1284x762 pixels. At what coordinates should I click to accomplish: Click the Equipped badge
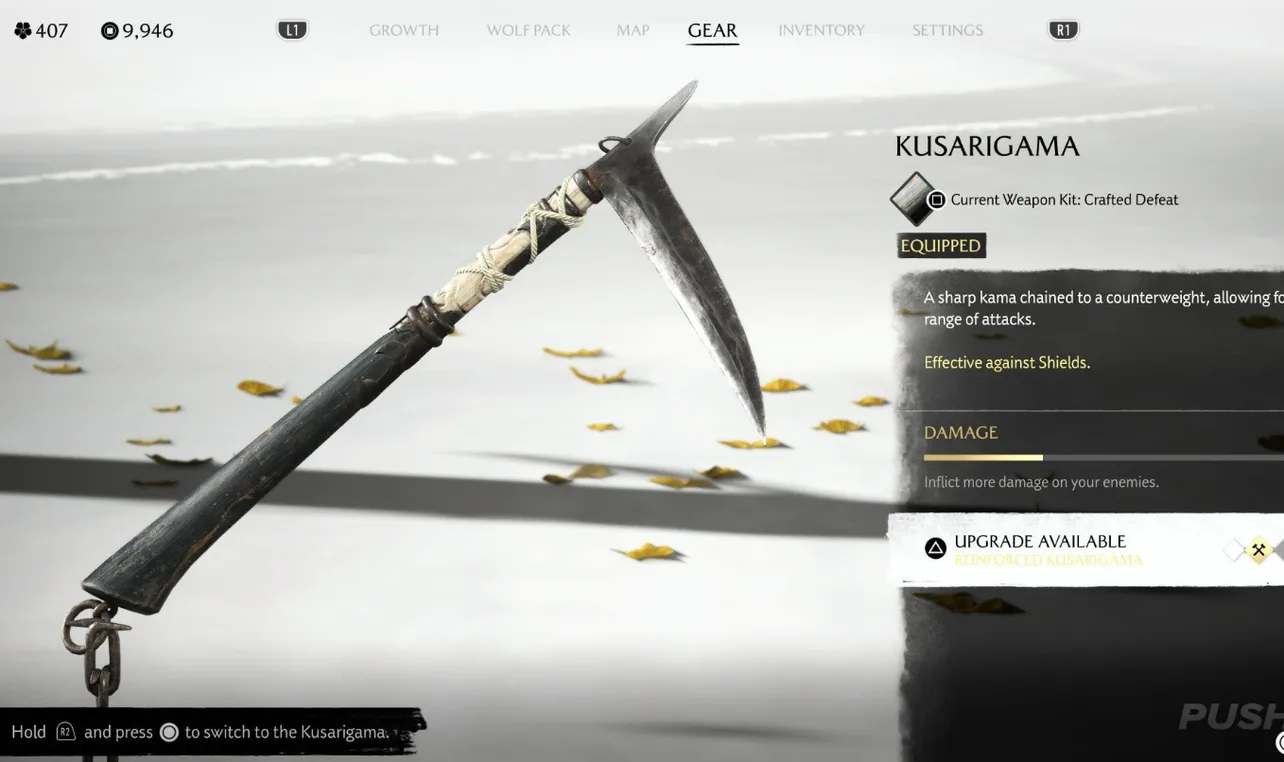[940, 245]
